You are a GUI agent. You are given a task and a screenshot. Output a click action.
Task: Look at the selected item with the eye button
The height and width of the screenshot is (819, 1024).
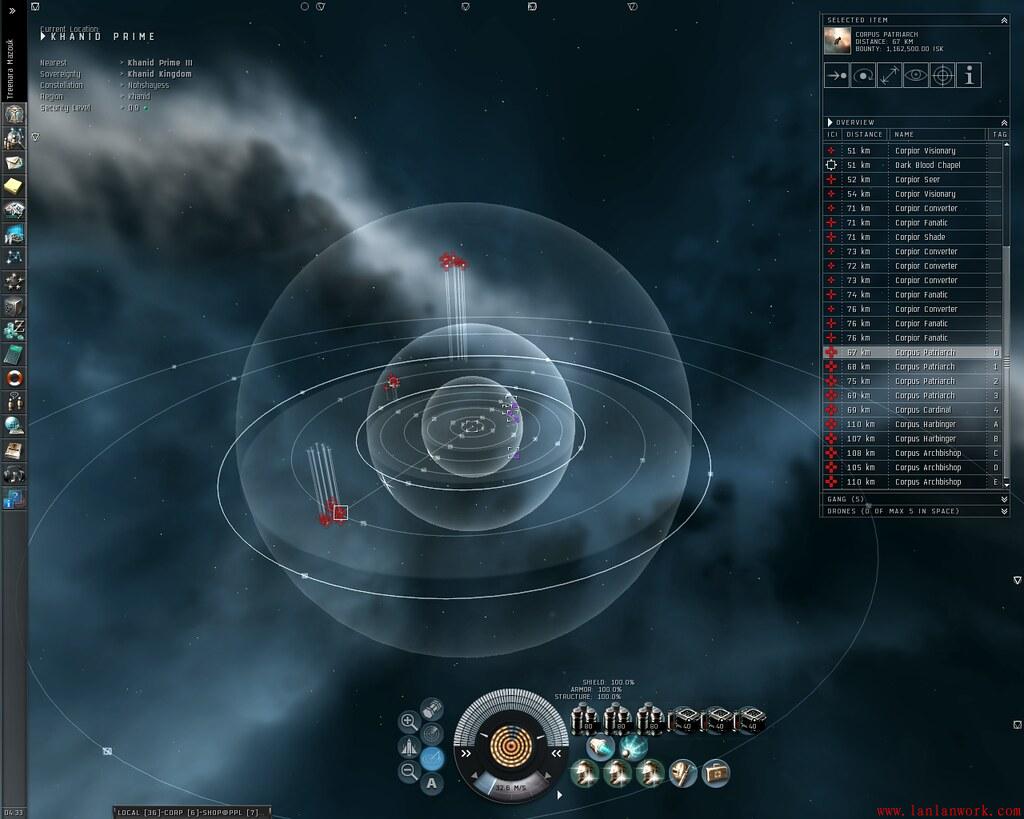[915, 75]
